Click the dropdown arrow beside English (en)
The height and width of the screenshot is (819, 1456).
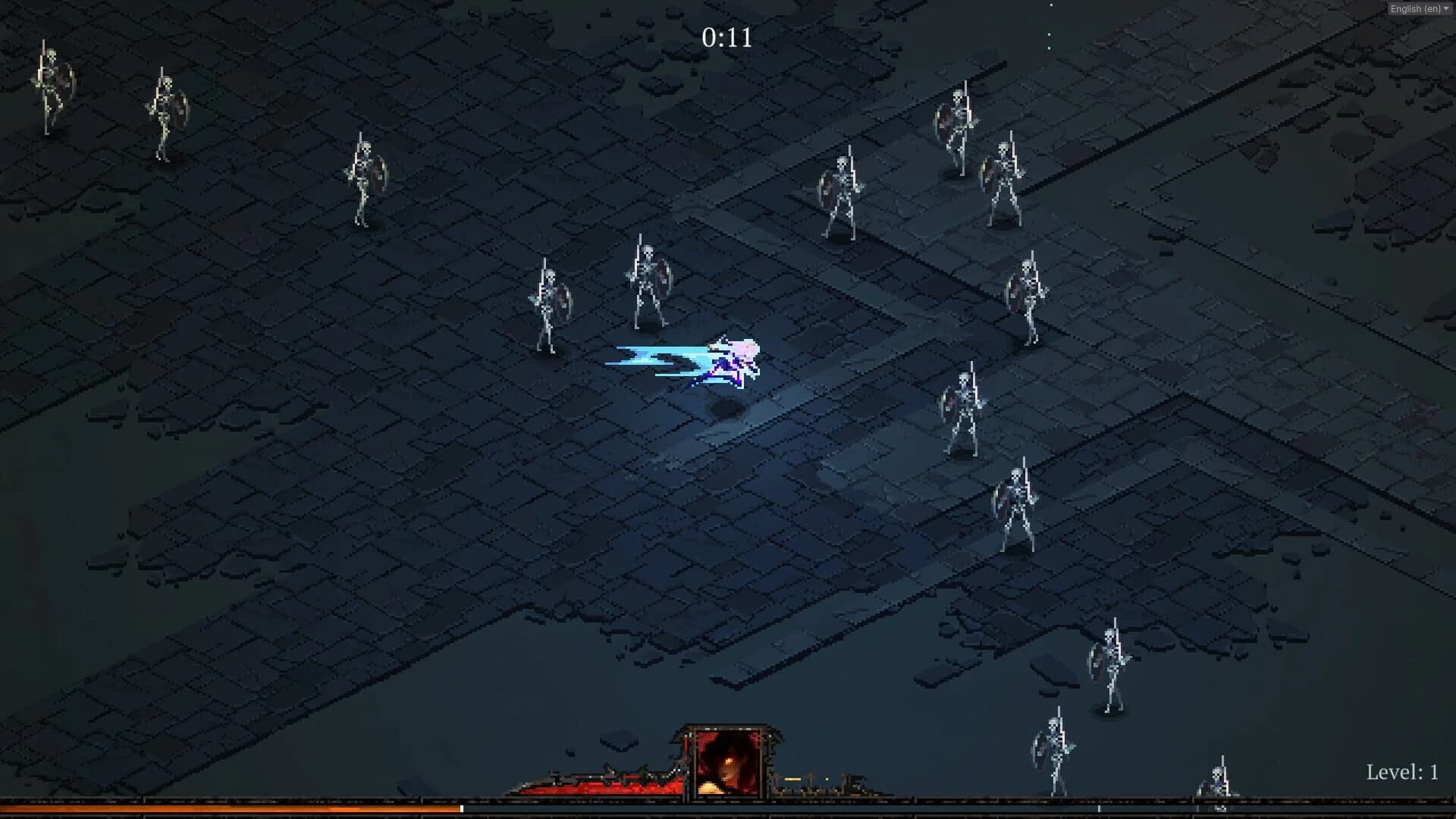tap(1446, 9)
